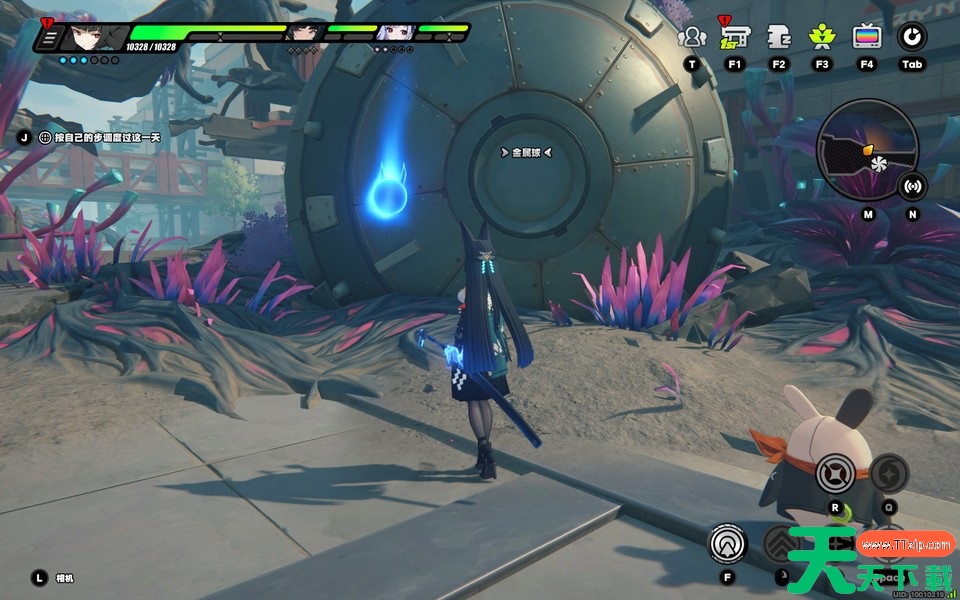Click the signal broadcast button beside the minimap
The height and width of the screenshot is (600, 960).
pos(912,185)
